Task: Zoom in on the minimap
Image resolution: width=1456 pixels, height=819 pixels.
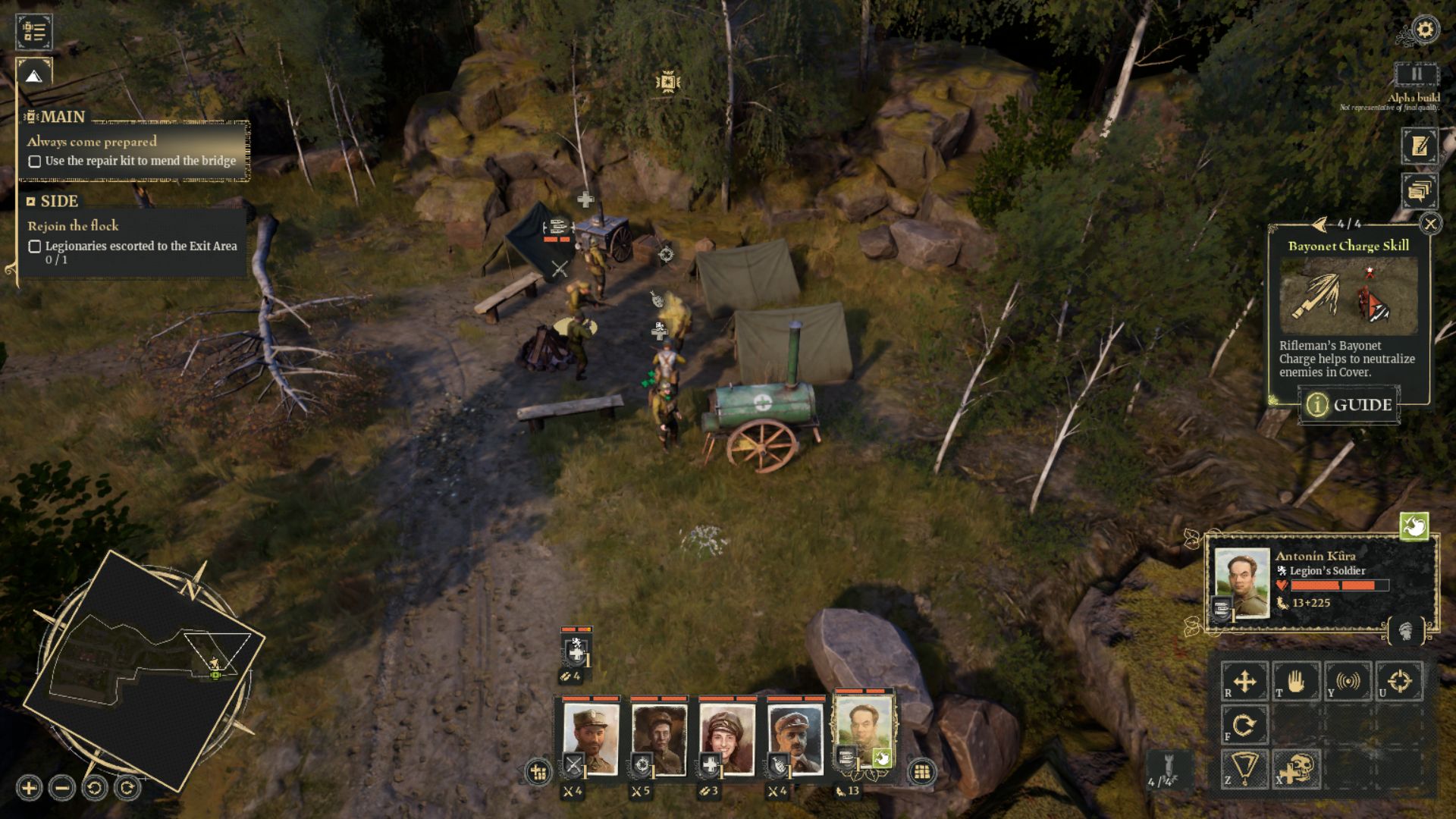Action: (29, 788)
